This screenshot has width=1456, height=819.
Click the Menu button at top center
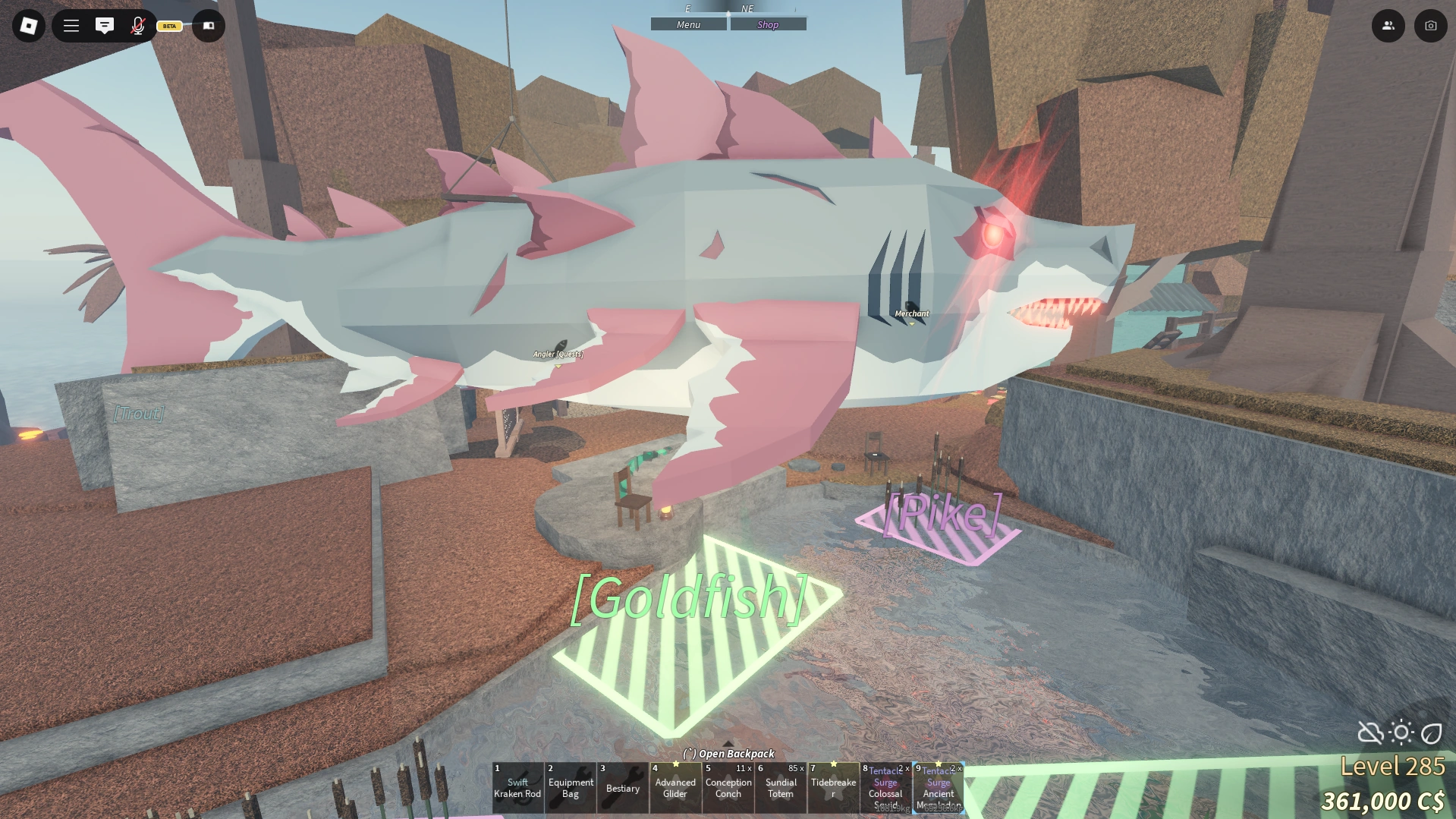pos(687,24)
